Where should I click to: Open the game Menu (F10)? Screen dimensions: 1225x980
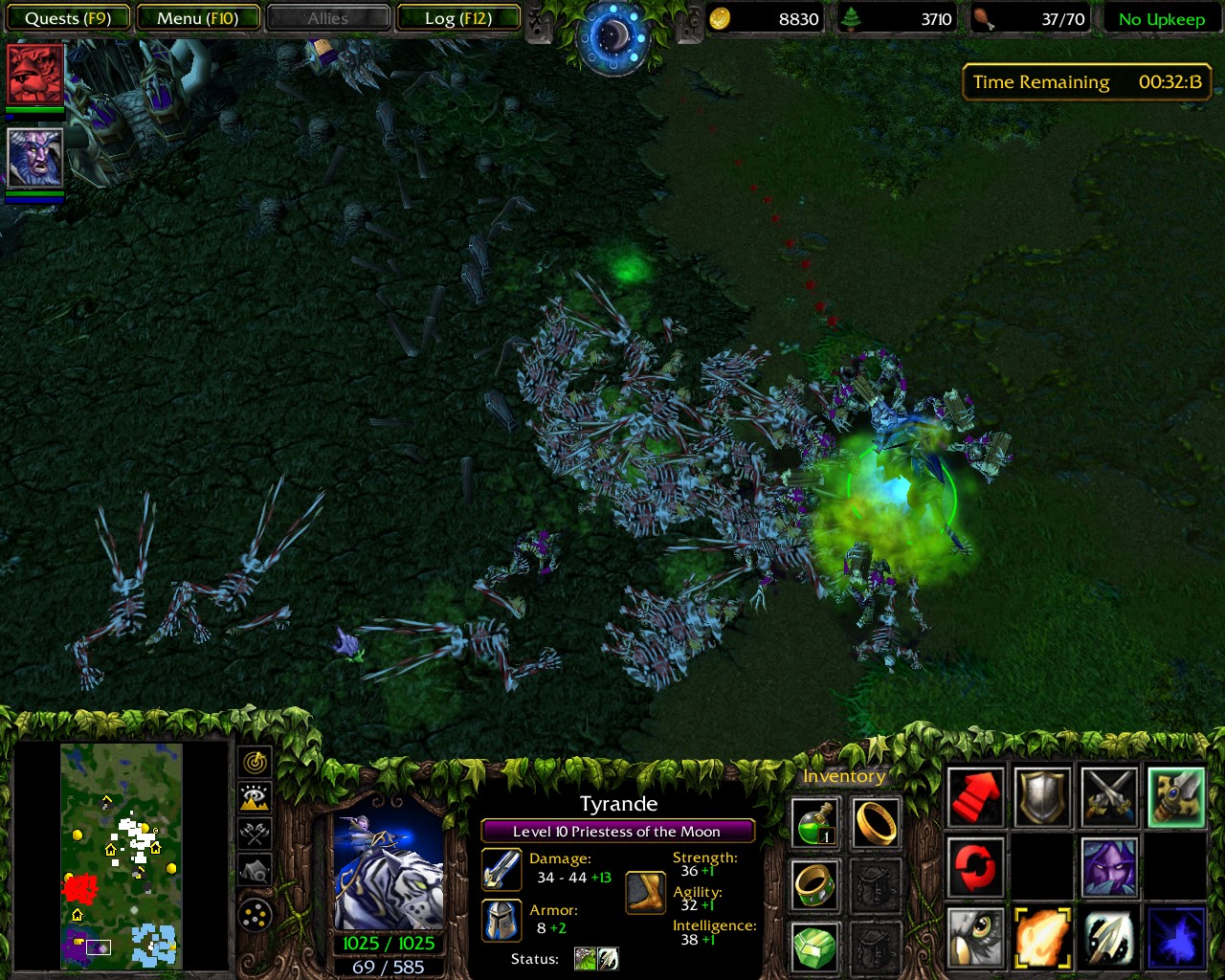click(198, 18)
